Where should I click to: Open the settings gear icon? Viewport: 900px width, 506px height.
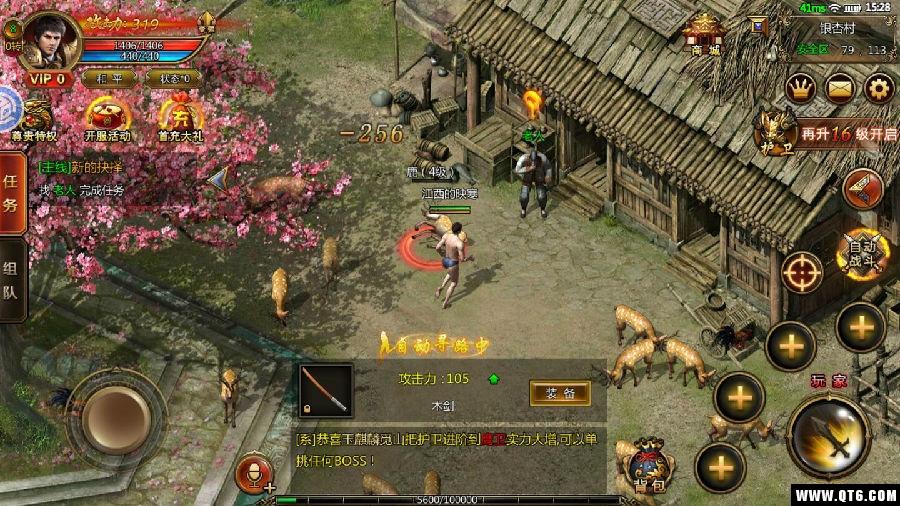877,88
